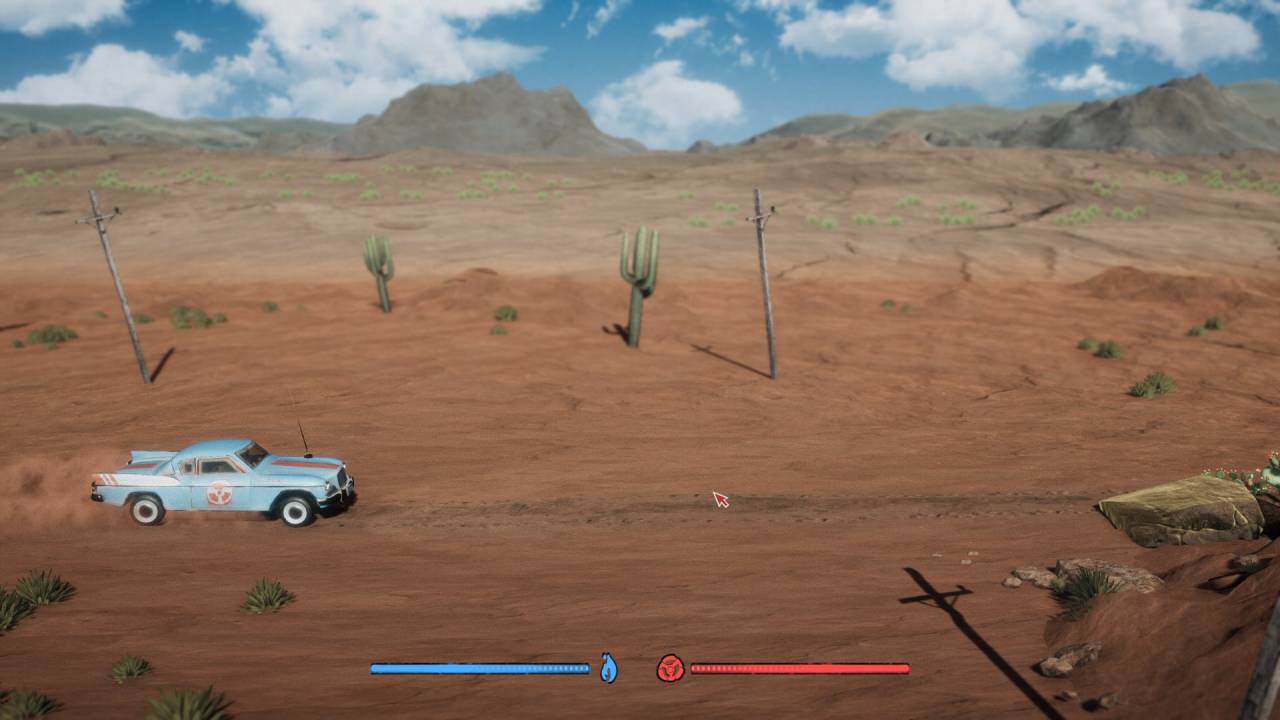Click the blue water drop icon
Image resolution: width=1280 pixels, height=720 pixels.
608,668
